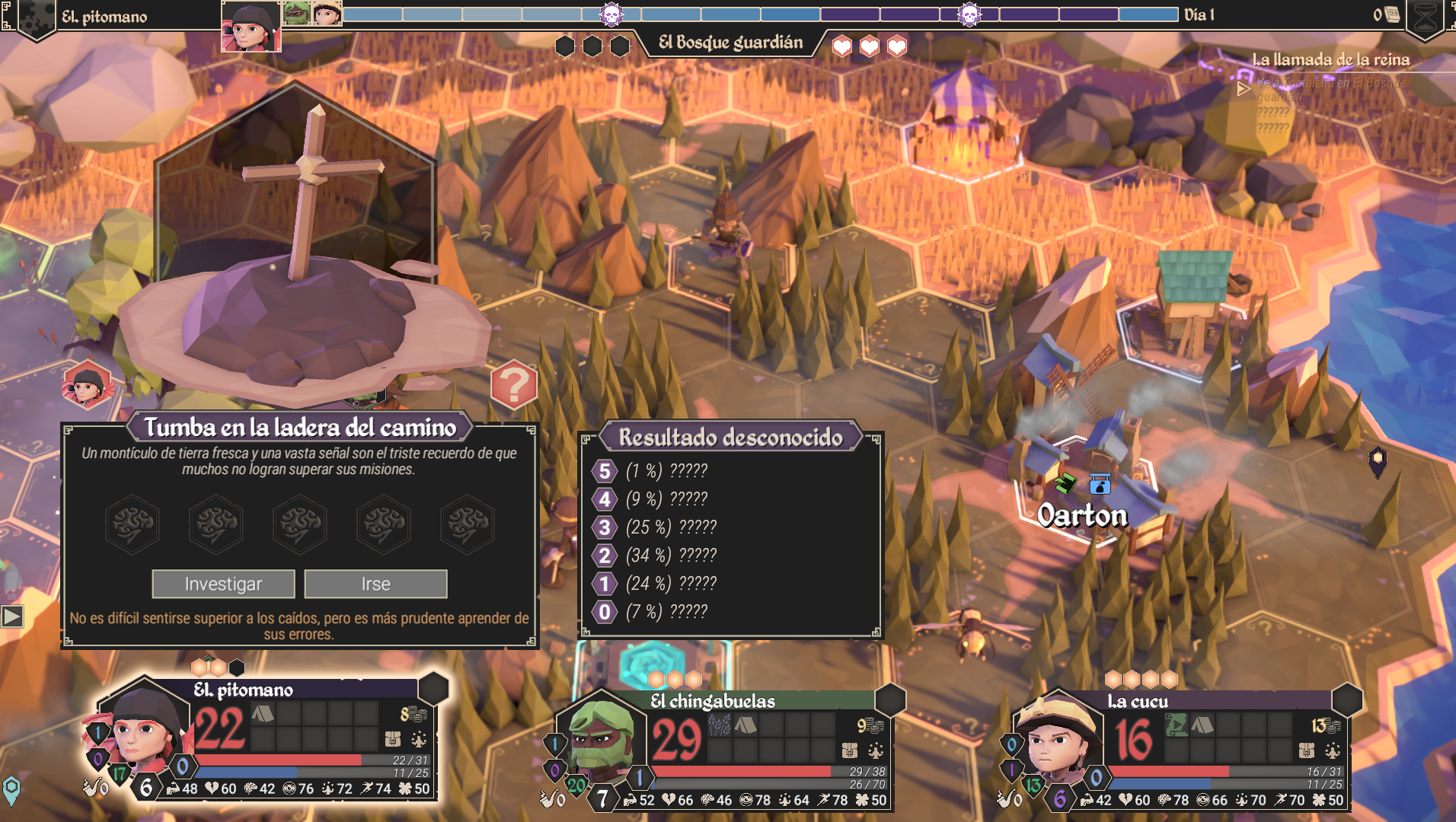Click the play arrow at left edge
This screenshot has width=1456, height=822.
point(12,616)
